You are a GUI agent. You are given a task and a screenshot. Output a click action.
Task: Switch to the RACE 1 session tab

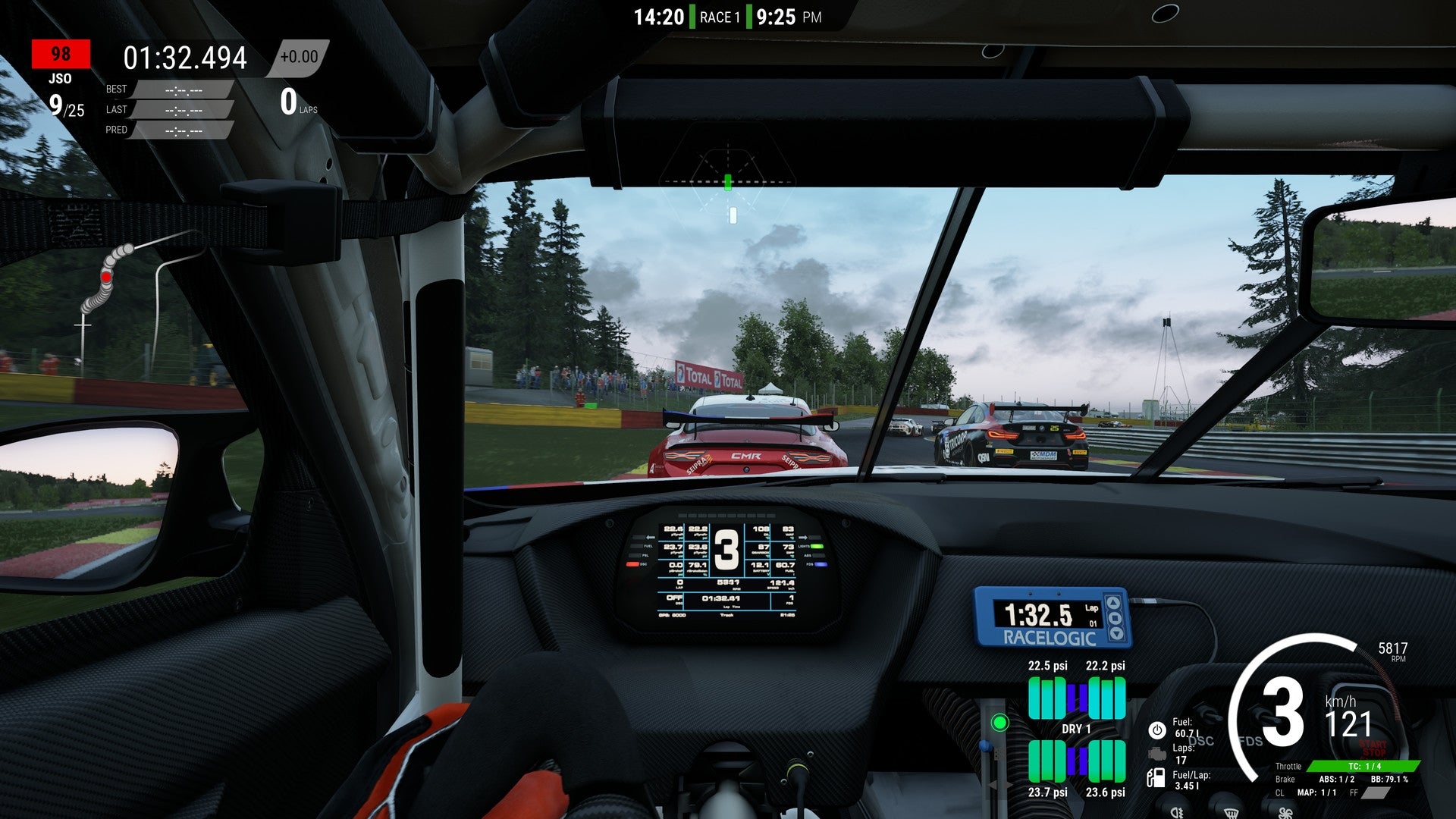722,16
